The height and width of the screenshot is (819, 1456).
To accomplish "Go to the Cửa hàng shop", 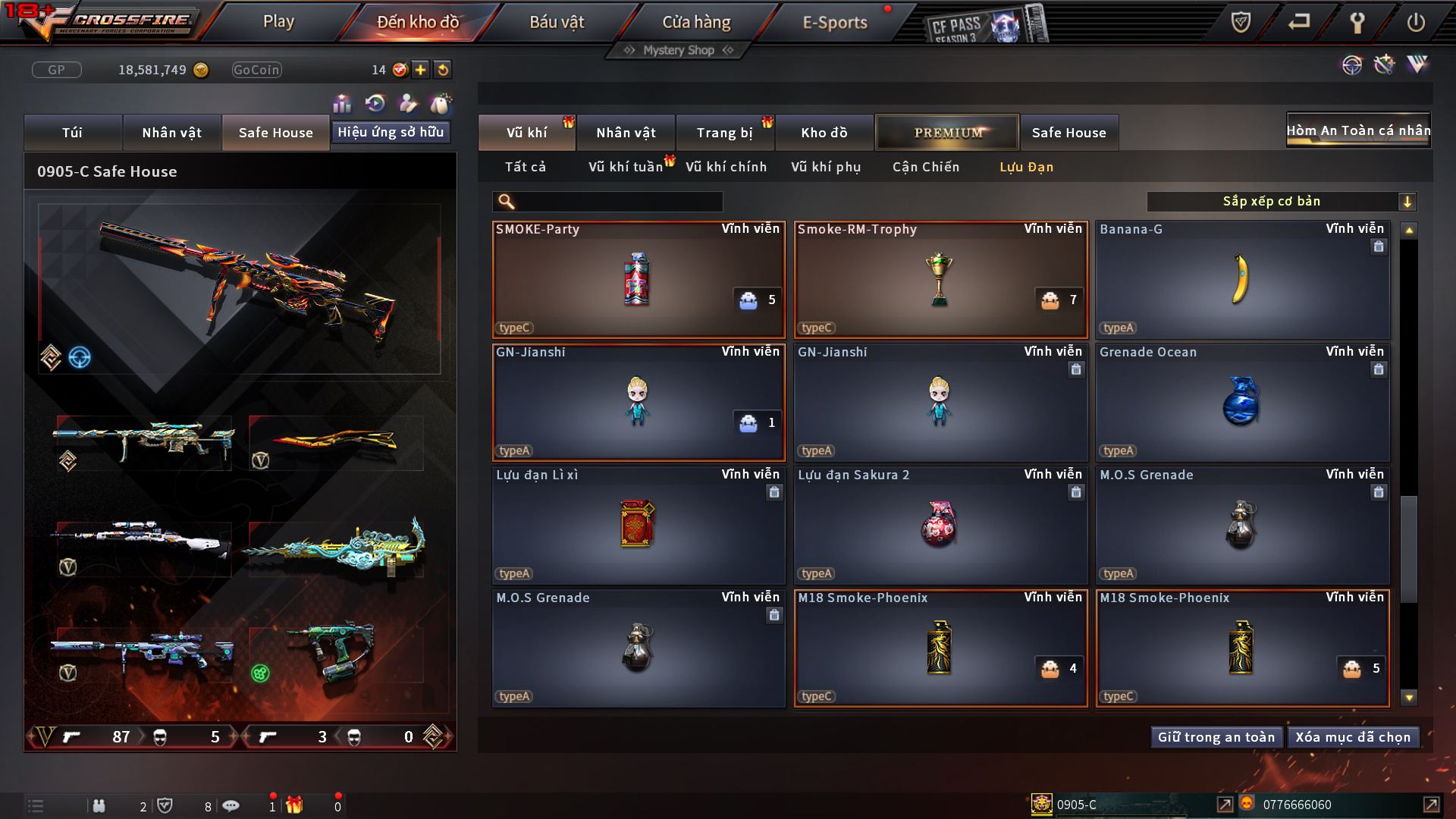I will click(696, 23).
